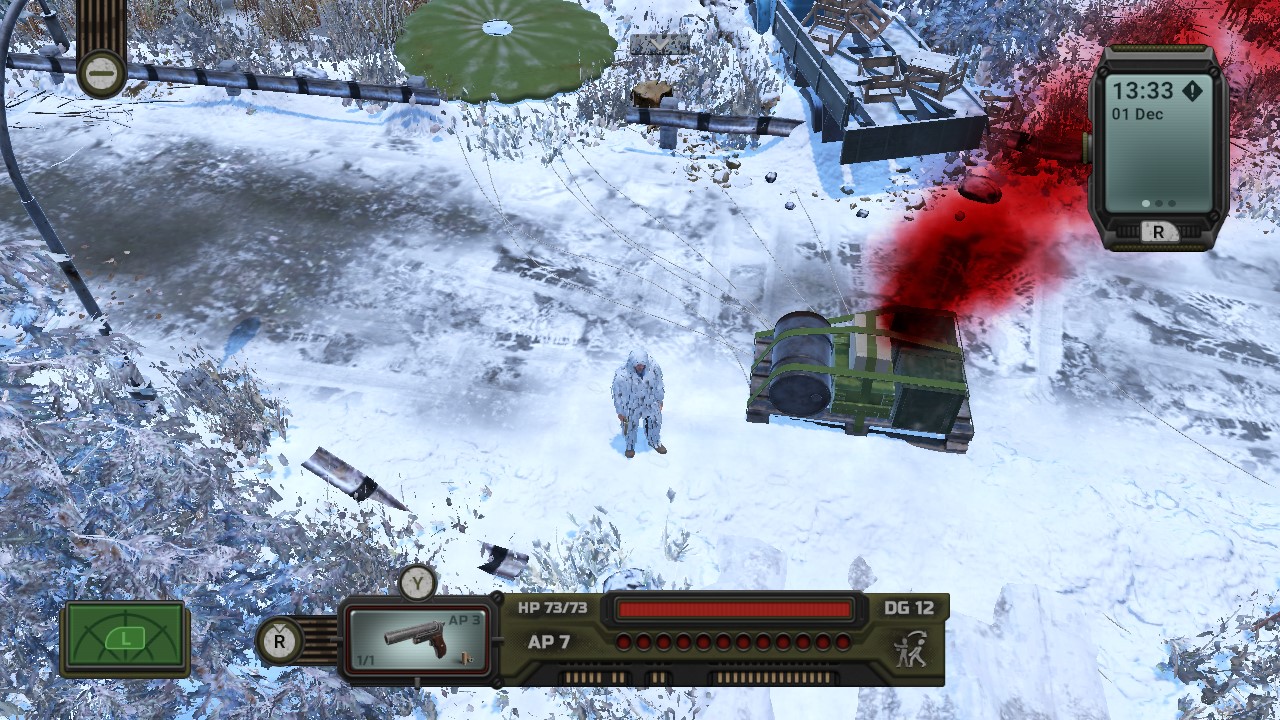This screenshot has height=720, width=1280.
Task: Click the wristwatch clock face showing 13:33
Action: [1144, 90]
